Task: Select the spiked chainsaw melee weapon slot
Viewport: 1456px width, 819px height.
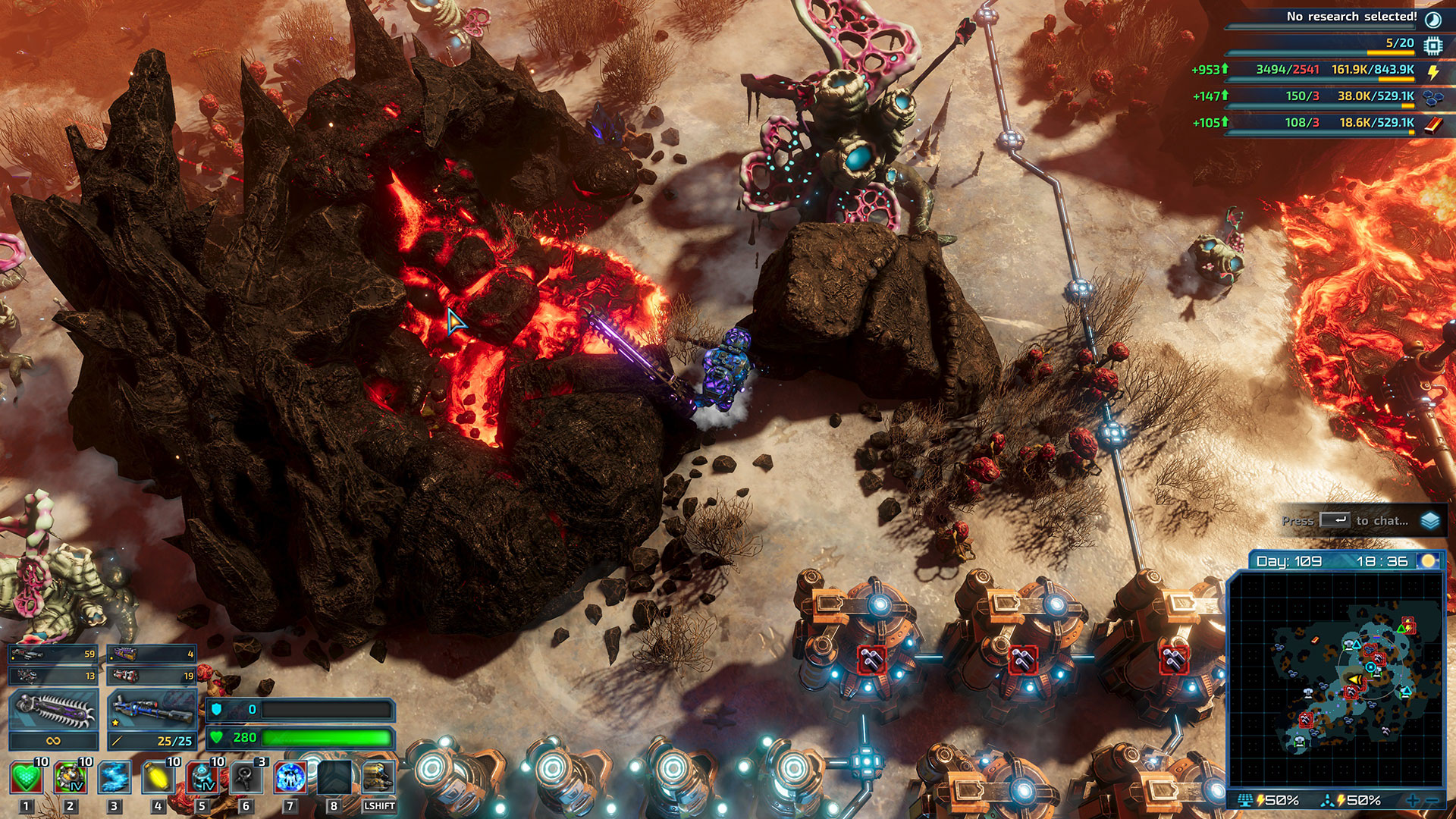Action: (x=53, y=711)
